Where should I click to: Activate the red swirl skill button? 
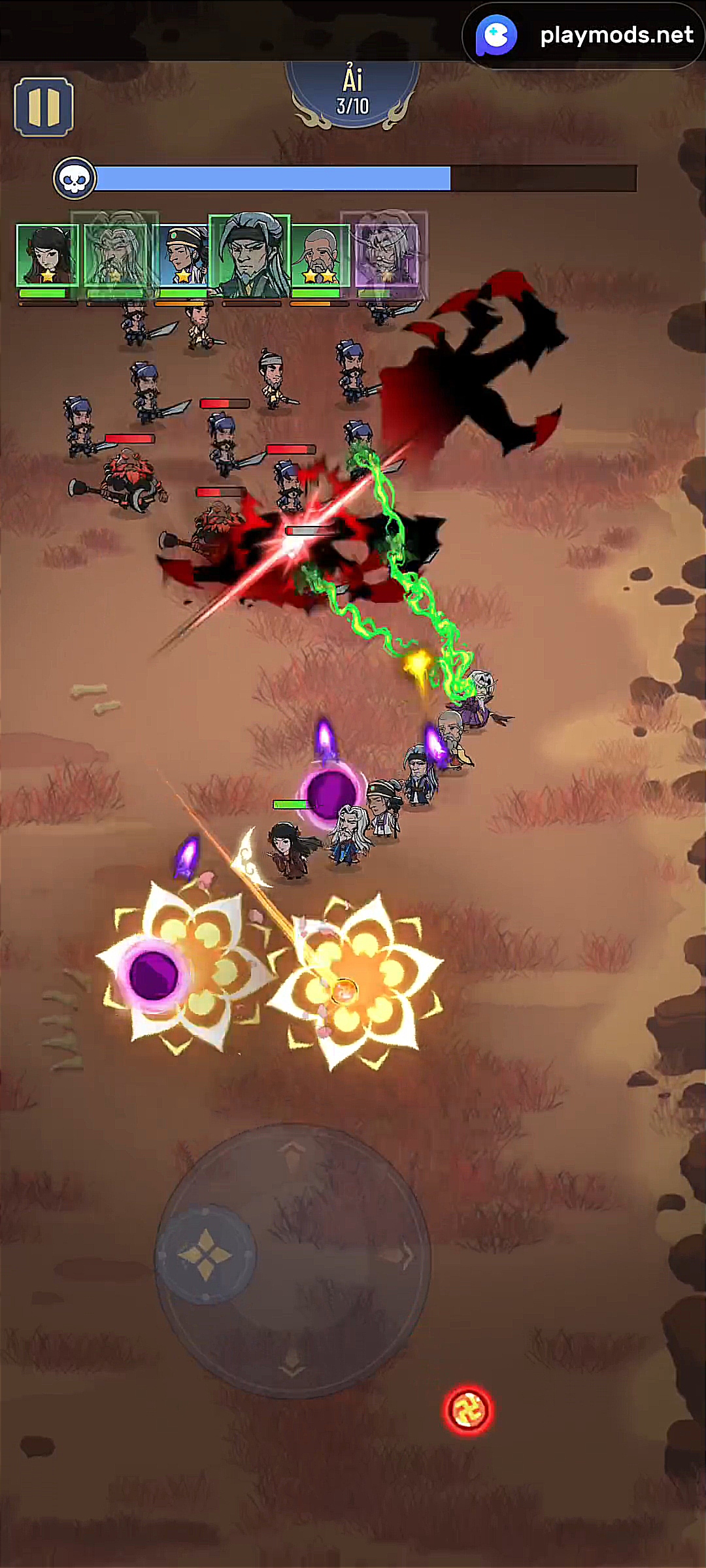468,1410
